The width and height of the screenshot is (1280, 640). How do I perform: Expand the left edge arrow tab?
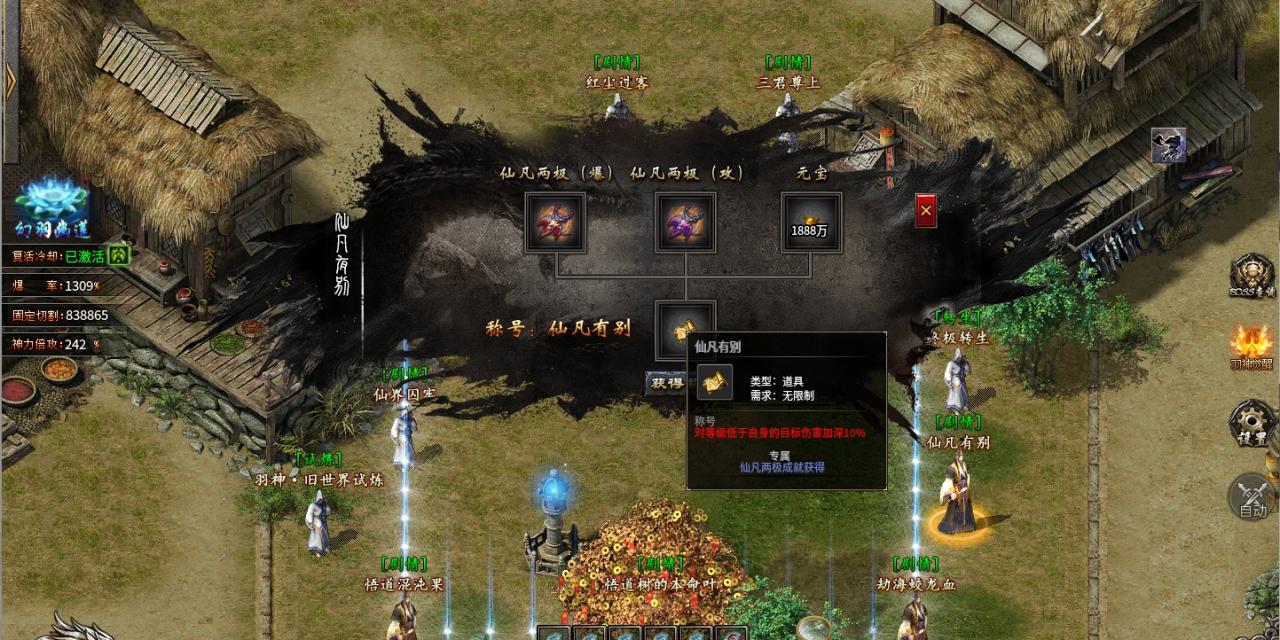coord(10,81)
